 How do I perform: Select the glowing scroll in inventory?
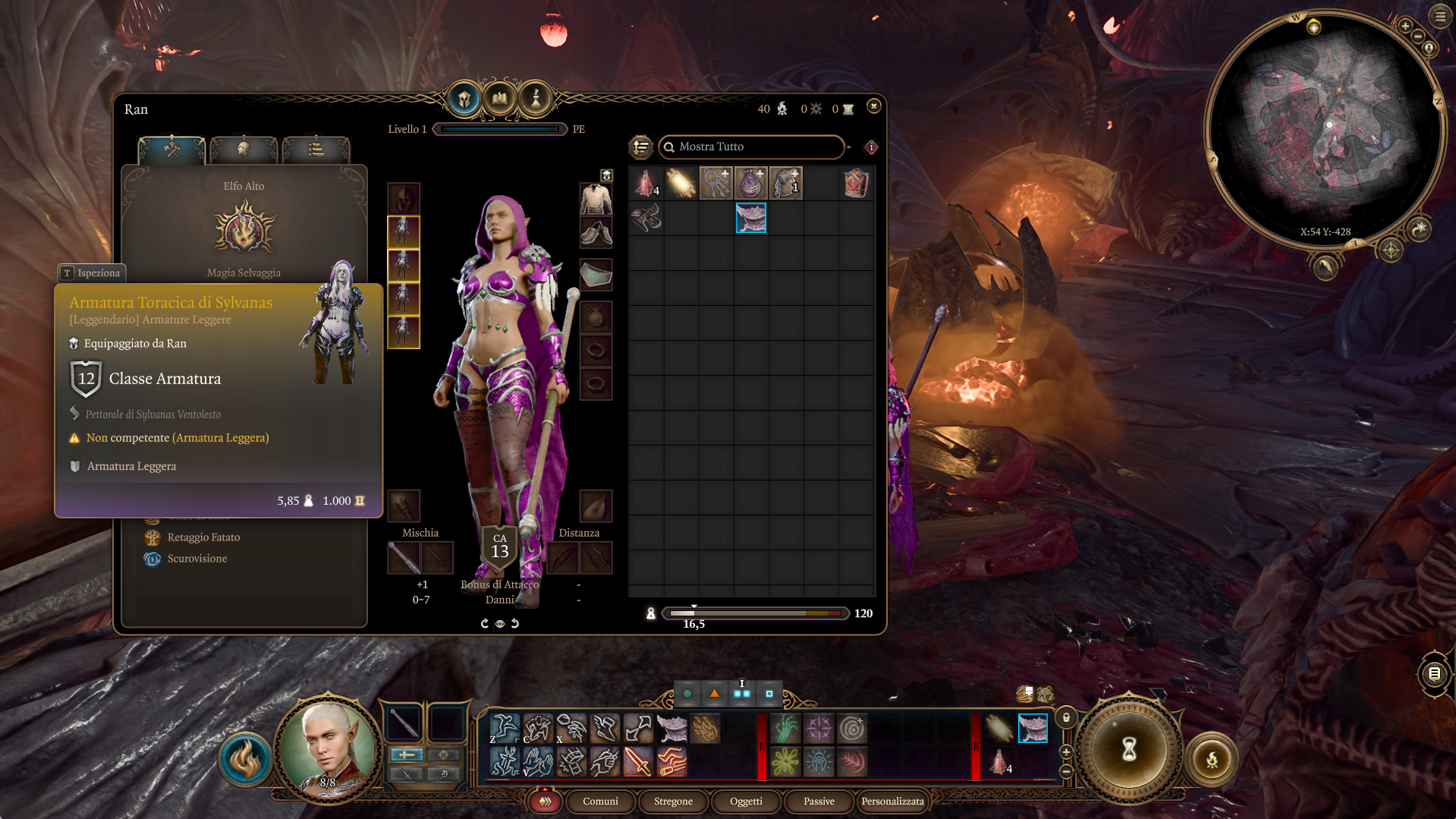tap(681, 184)
